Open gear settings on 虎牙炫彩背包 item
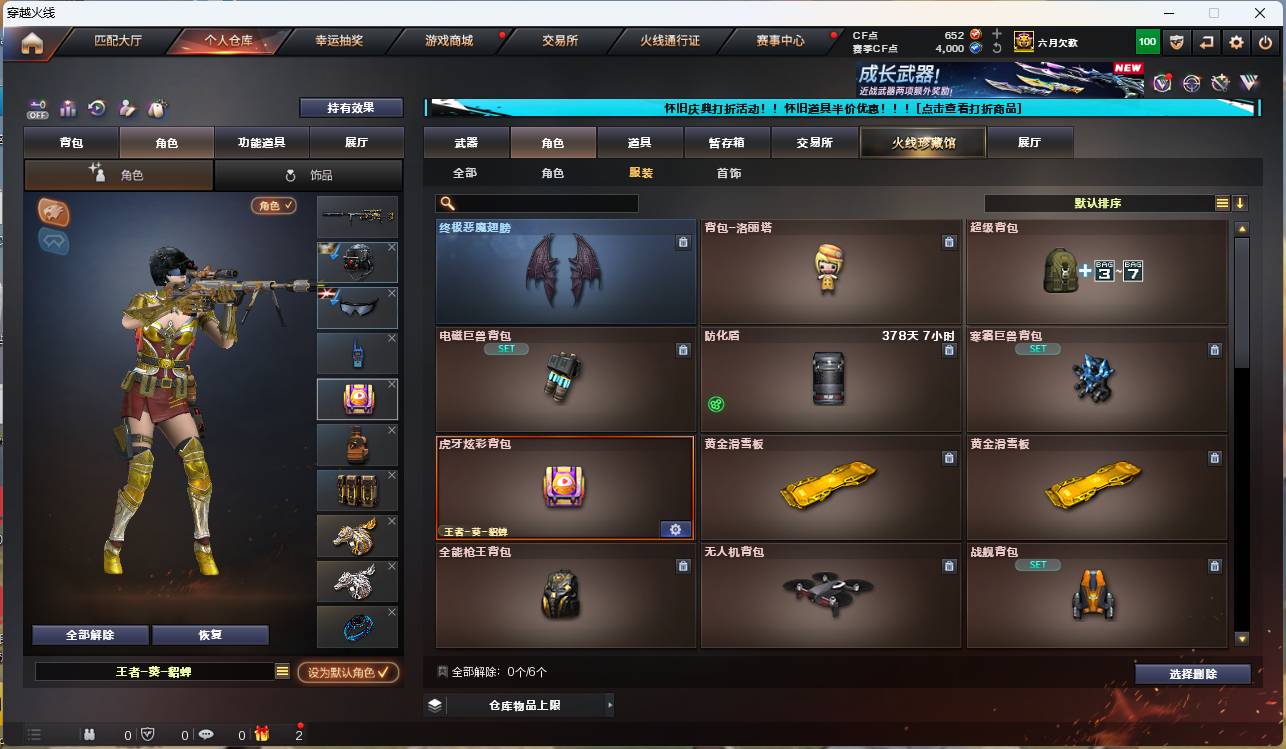 675,529
